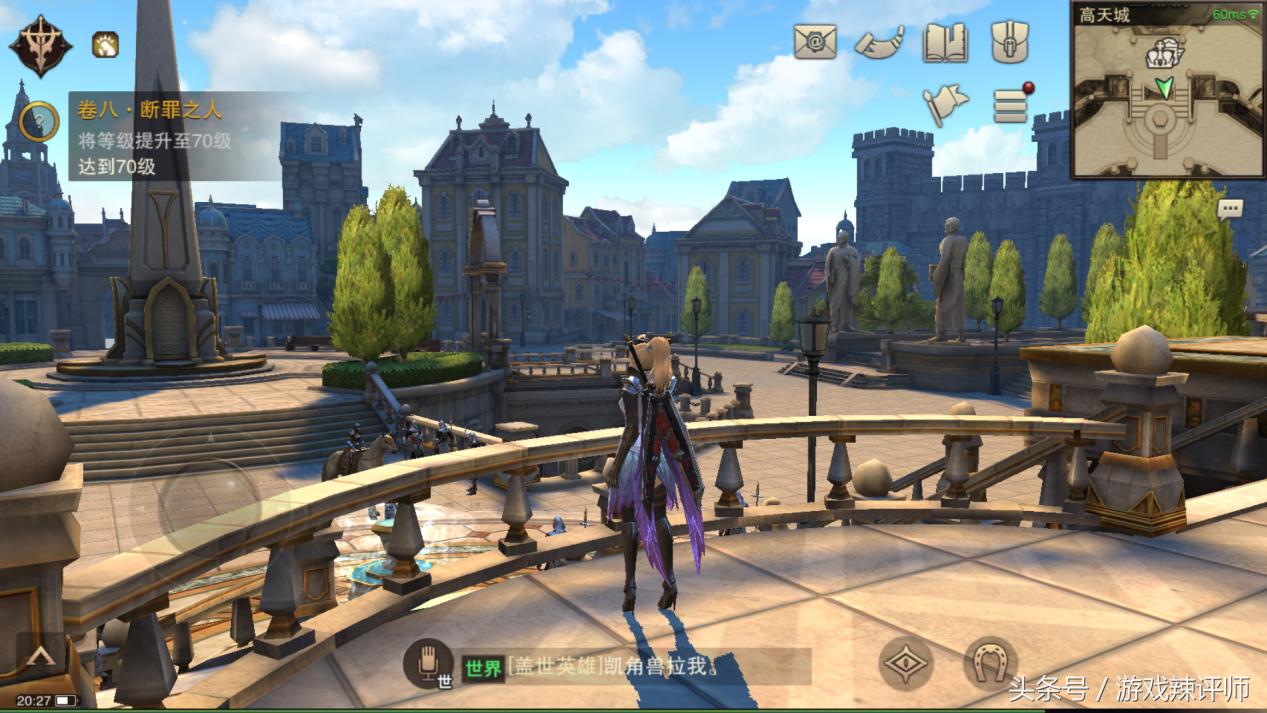Open the speech bubble chat button

click(1230, 209)
